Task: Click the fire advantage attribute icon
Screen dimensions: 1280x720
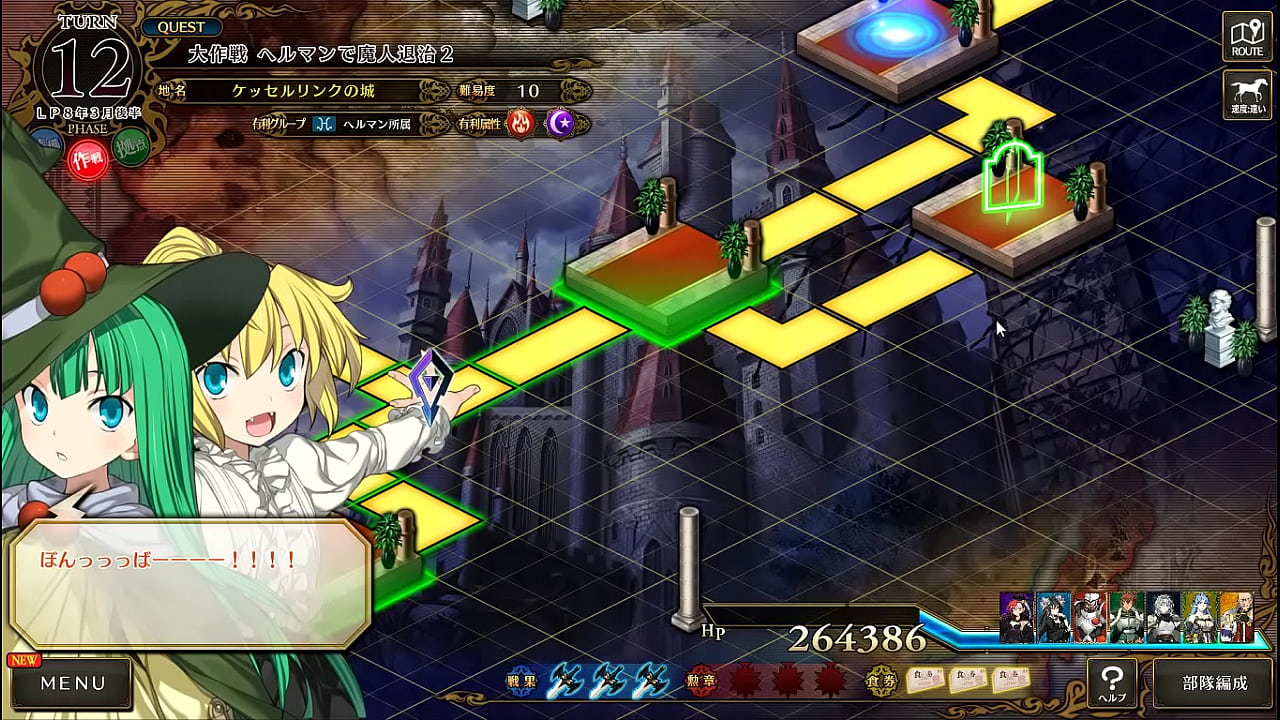Action: 521,123
